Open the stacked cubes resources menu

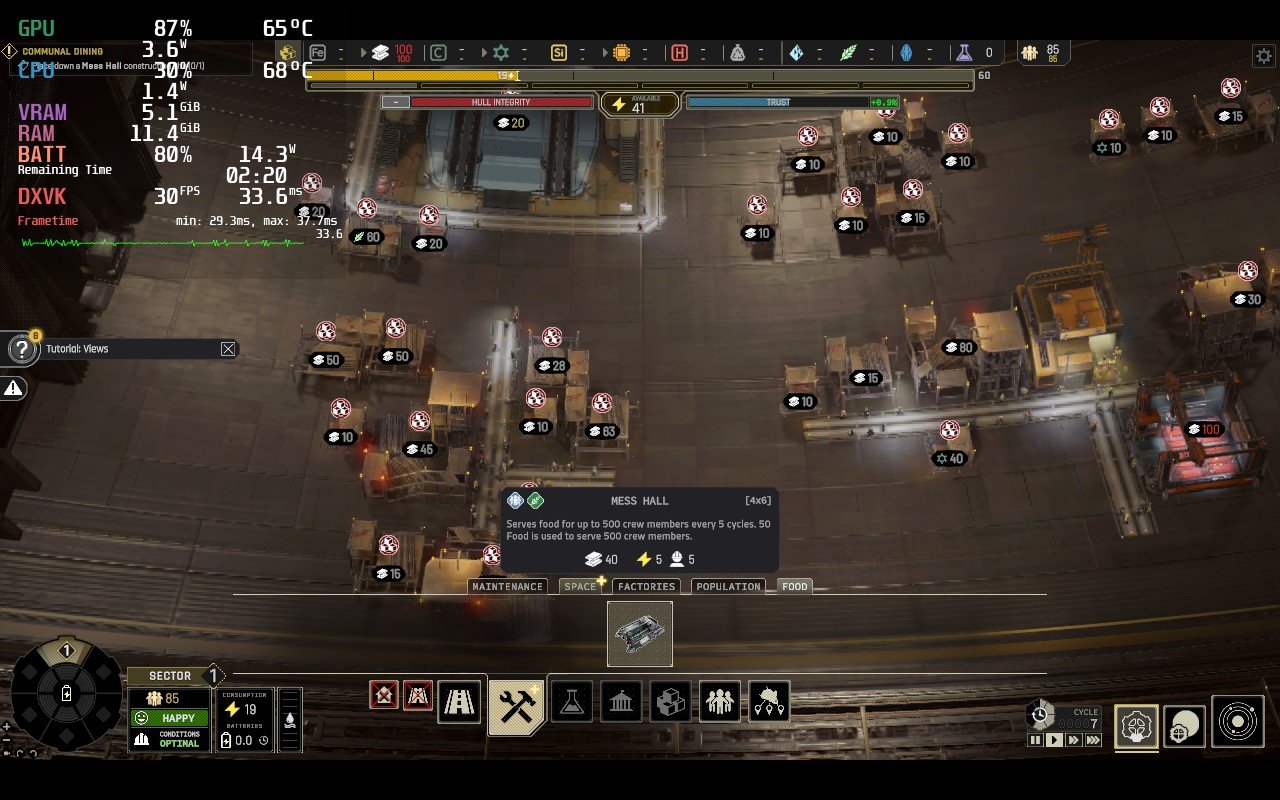coord(670,702)
